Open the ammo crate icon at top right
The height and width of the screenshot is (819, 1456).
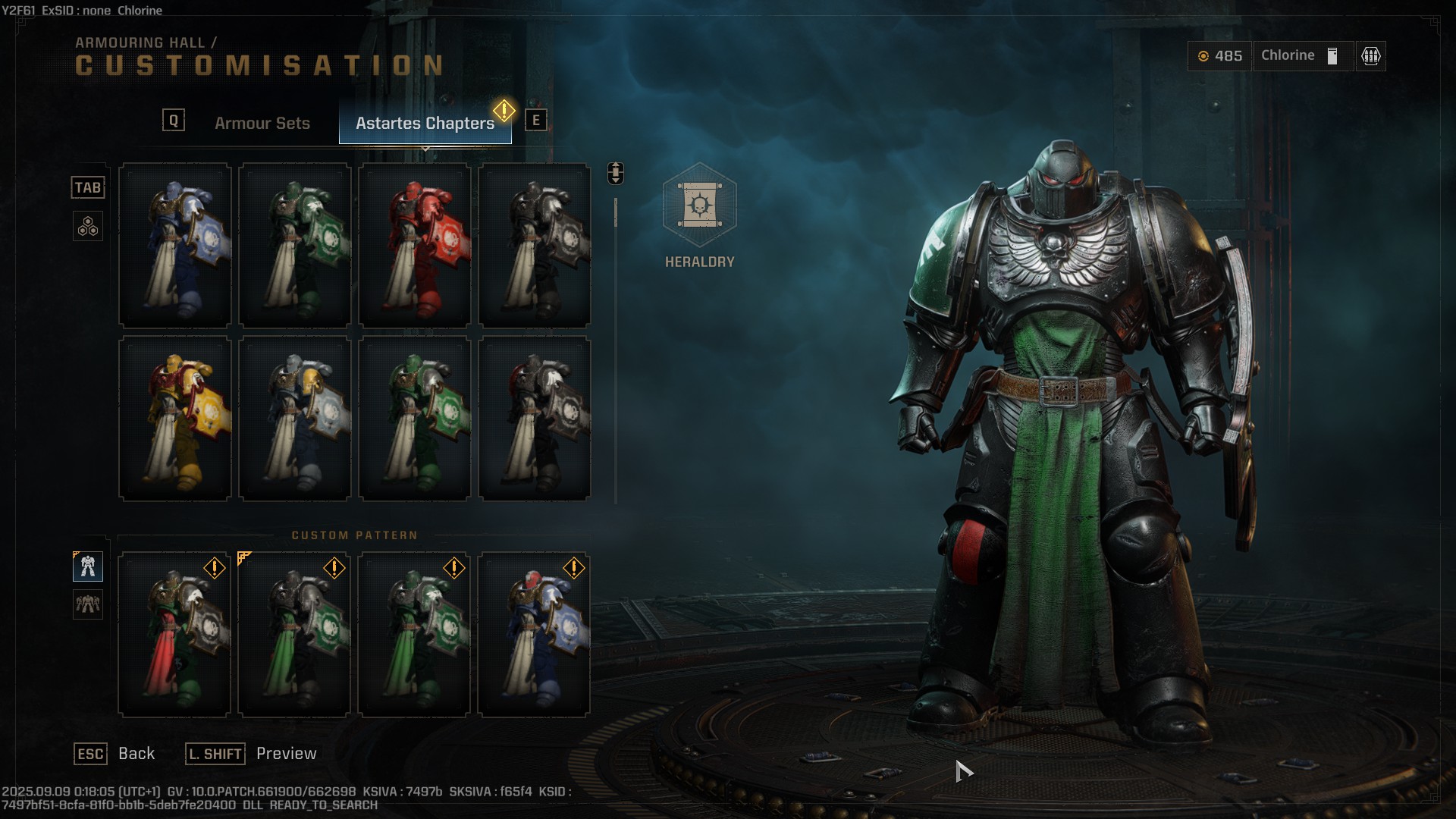click(1372, 55)
